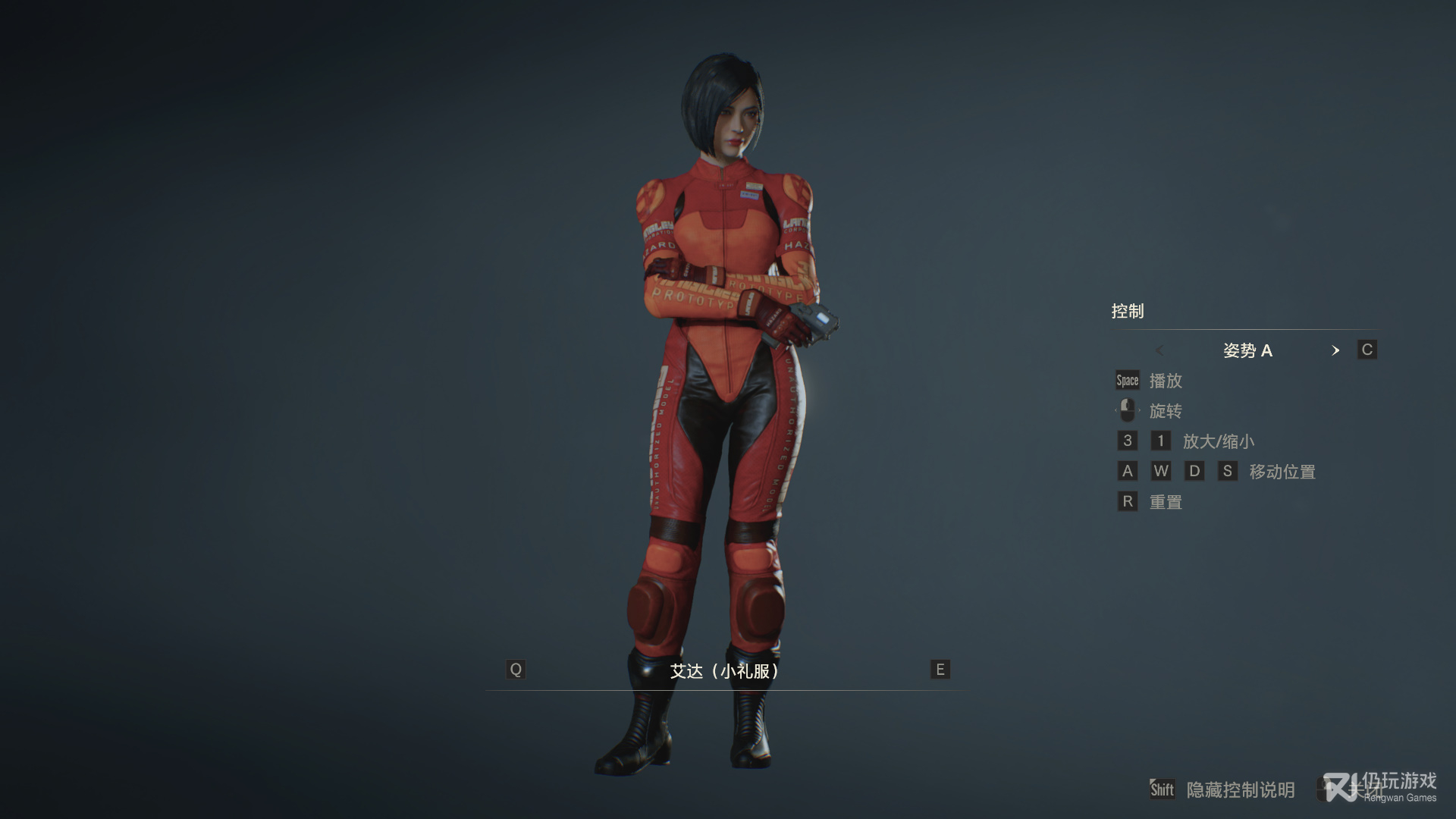Select the 移动位置 move option

coord(1282,472)
